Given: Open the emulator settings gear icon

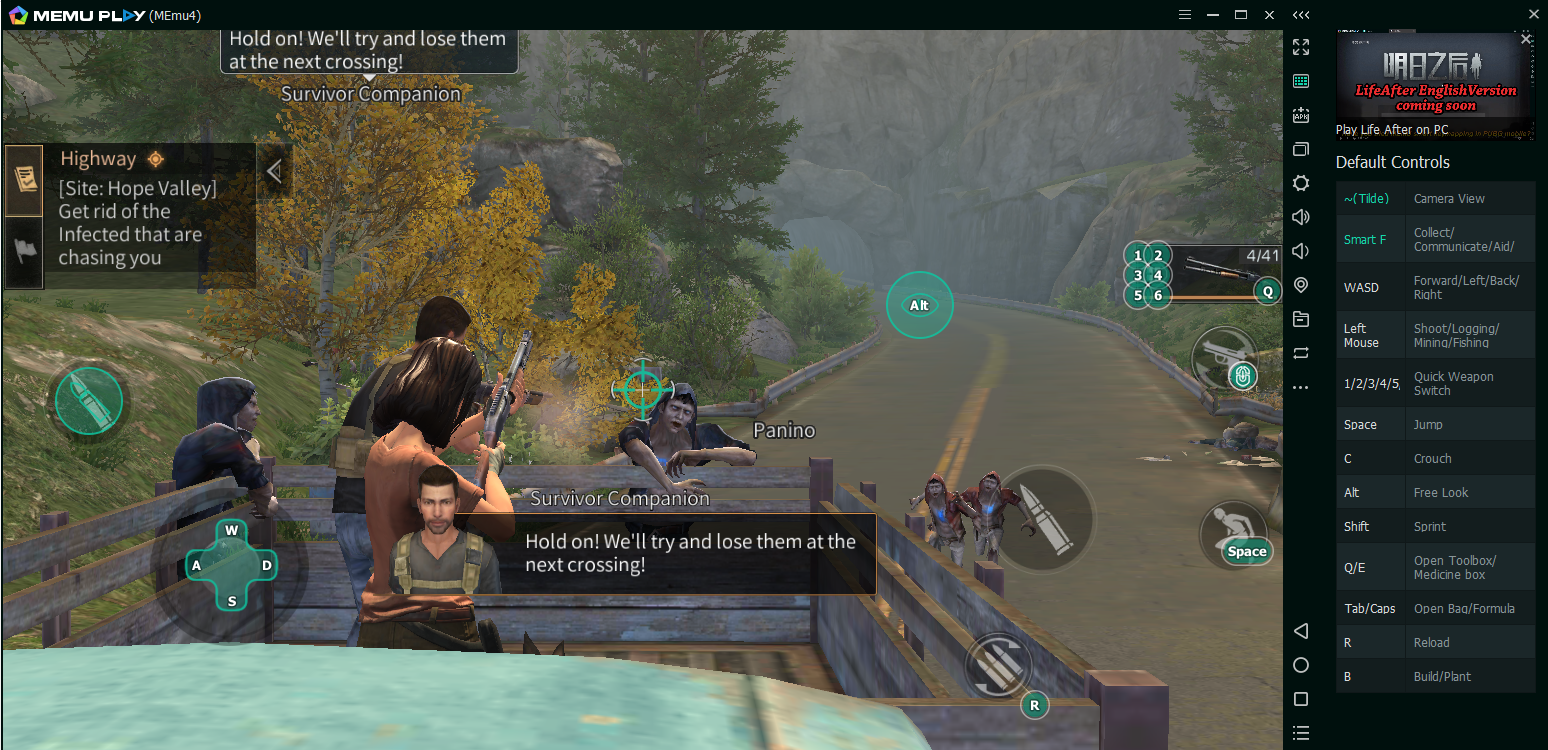Looking at the screenshot, I should click(x=1300, y=183).
